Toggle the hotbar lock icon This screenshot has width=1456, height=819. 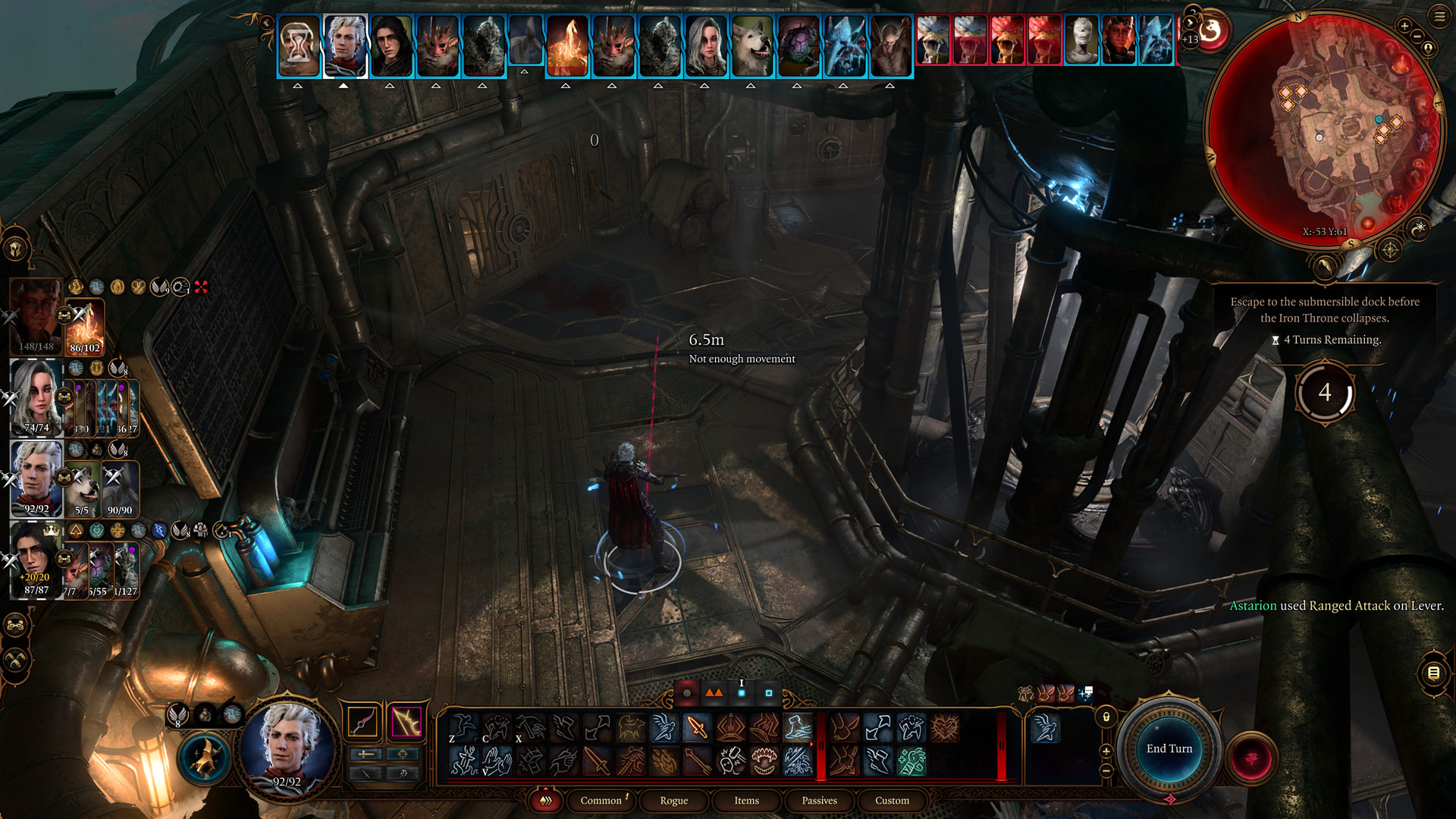pyautogui.click(x=1106, y=717)
